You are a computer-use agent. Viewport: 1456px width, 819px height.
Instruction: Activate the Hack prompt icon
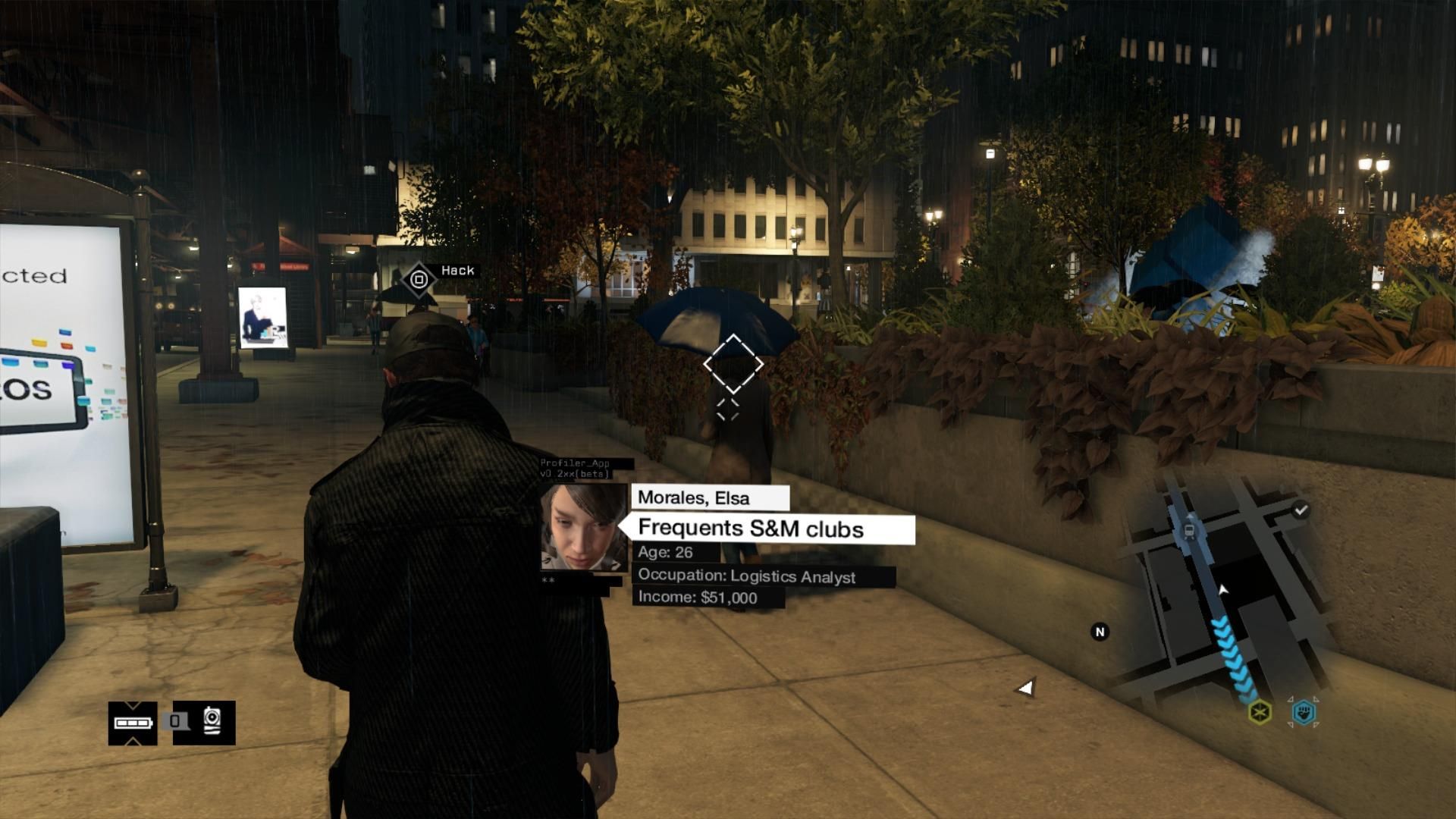tap(419, 279)
